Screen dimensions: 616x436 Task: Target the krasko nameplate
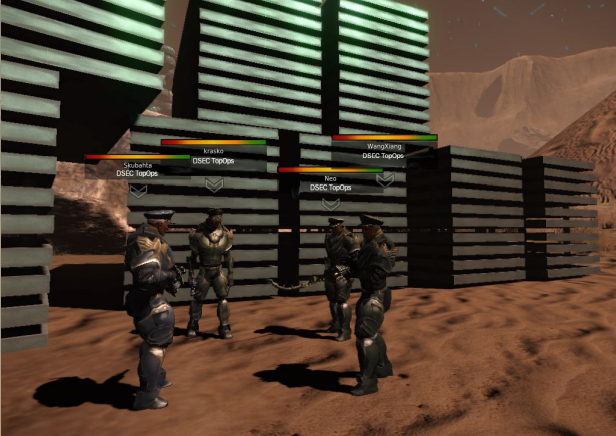tap(213, 150)
